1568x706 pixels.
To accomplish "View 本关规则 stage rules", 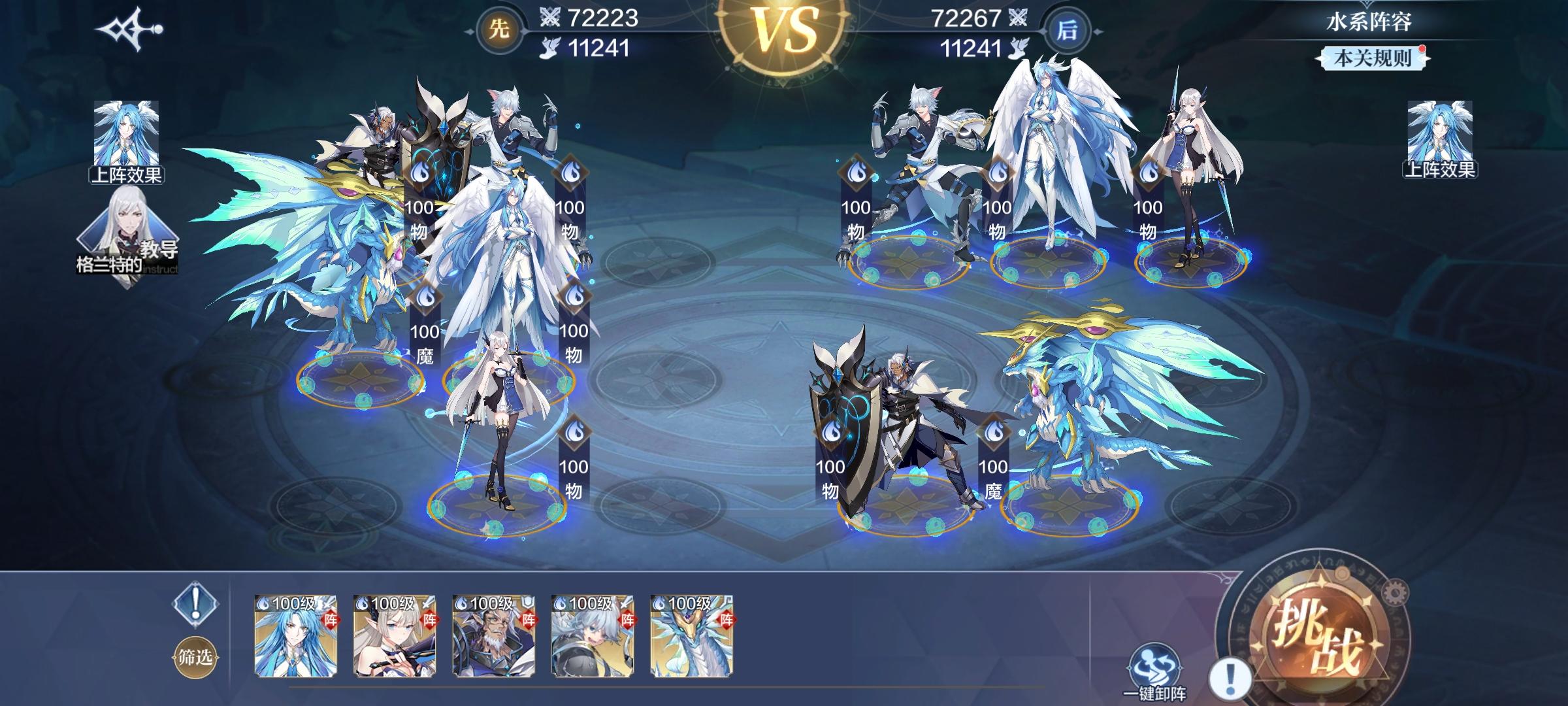I will tap(1371, 58).
